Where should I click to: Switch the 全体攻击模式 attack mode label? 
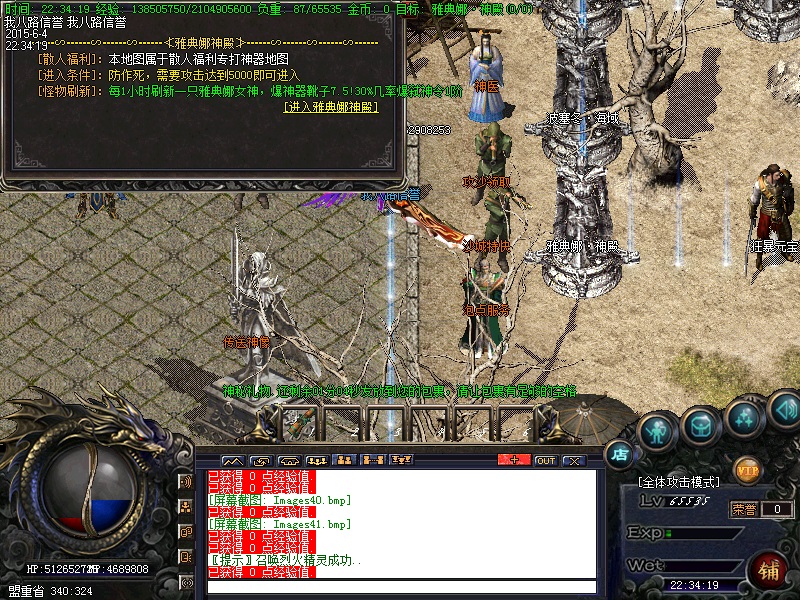pyautogui.click(x=682, y=482)
